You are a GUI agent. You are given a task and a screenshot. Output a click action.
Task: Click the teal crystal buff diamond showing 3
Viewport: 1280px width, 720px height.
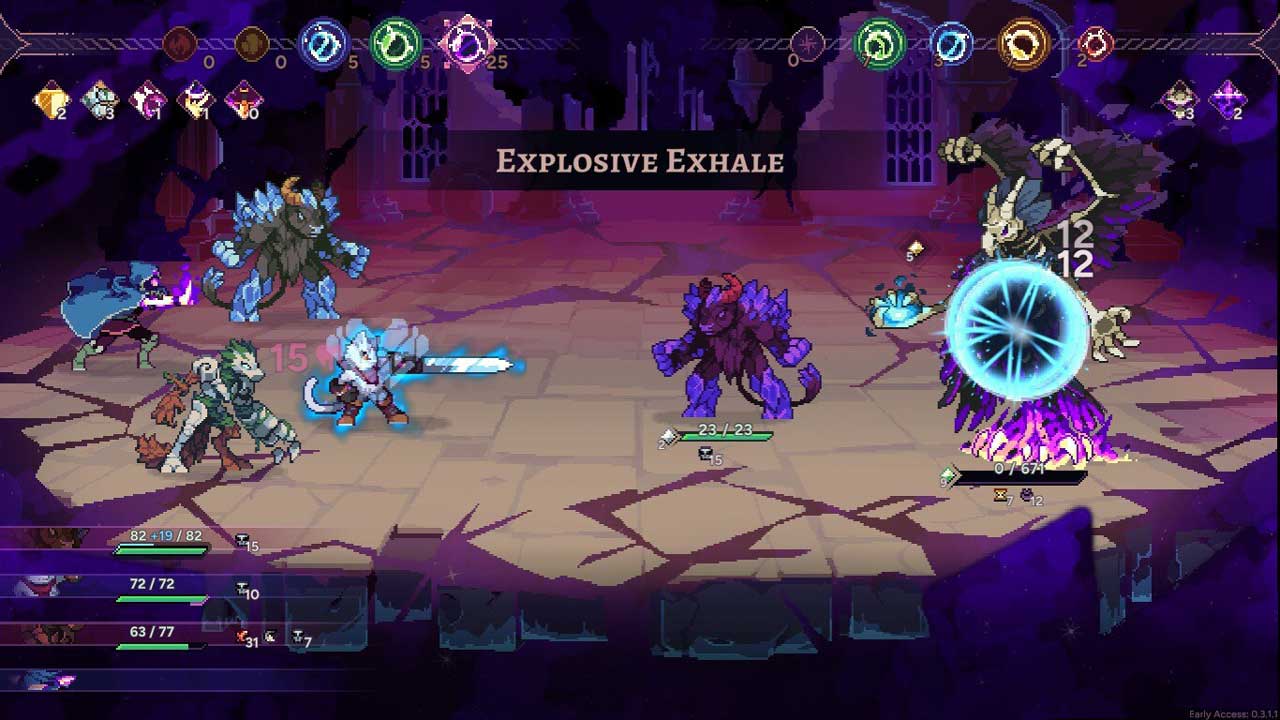pos(98,100)
